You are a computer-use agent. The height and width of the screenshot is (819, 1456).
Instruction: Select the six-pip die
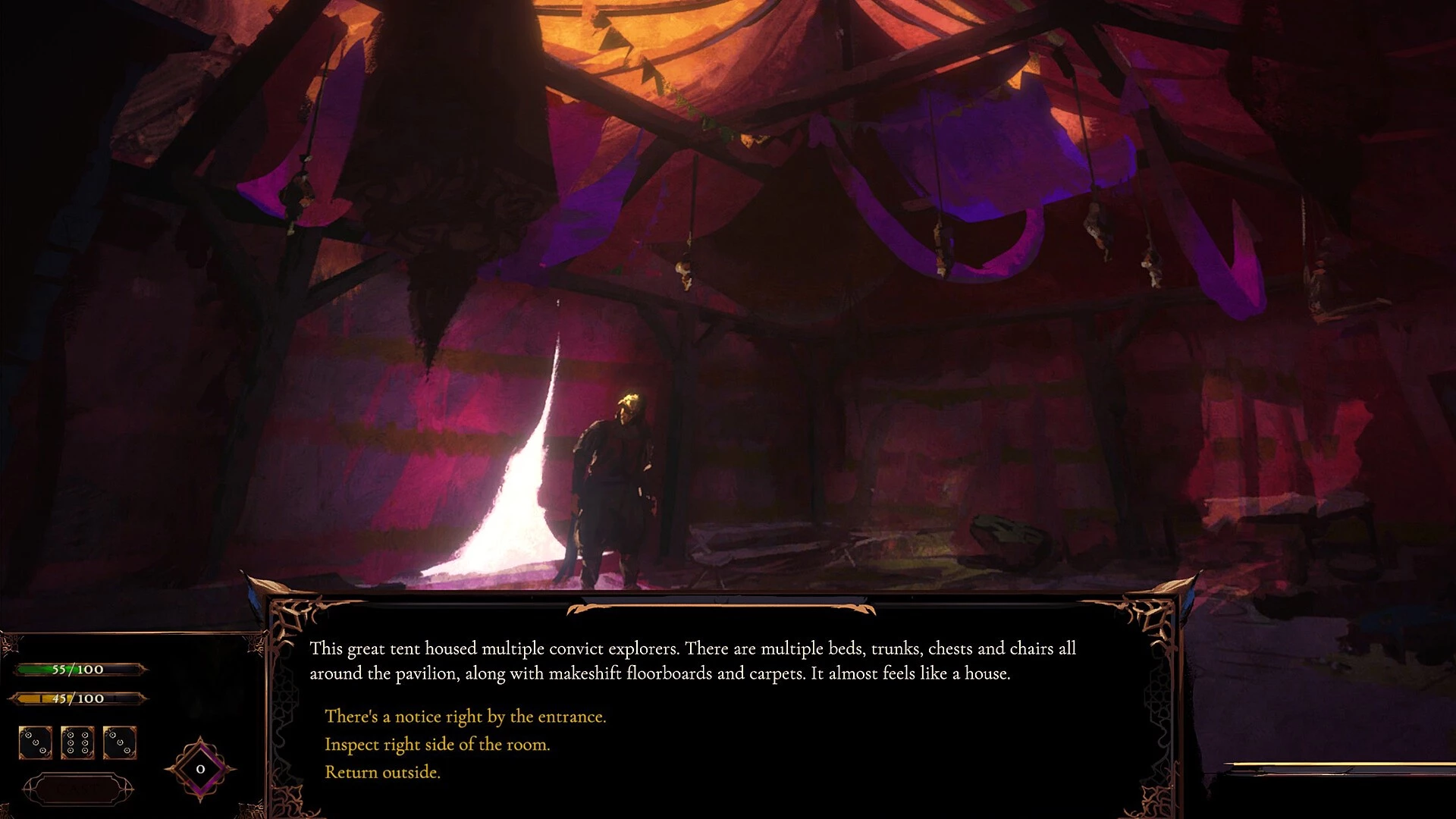(x=77, y=742)
